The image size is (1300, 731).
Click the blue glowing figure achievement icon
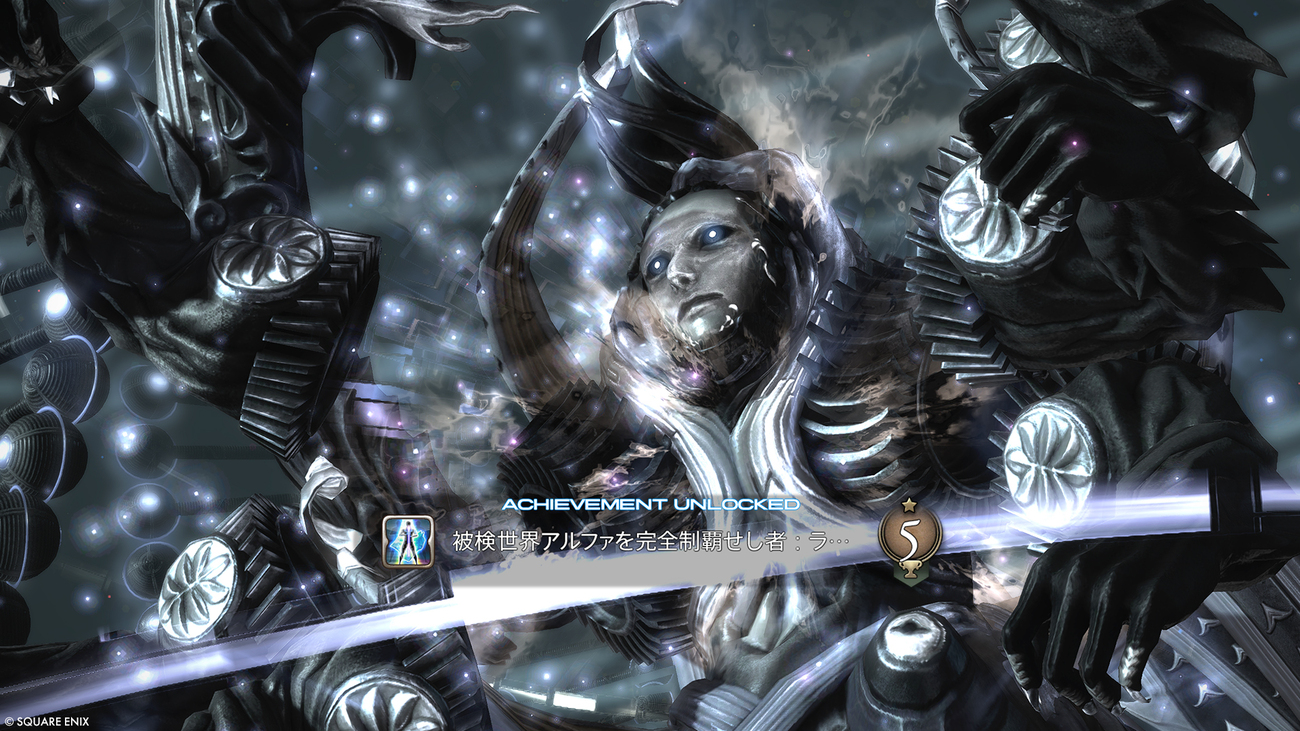coord(408,540)
